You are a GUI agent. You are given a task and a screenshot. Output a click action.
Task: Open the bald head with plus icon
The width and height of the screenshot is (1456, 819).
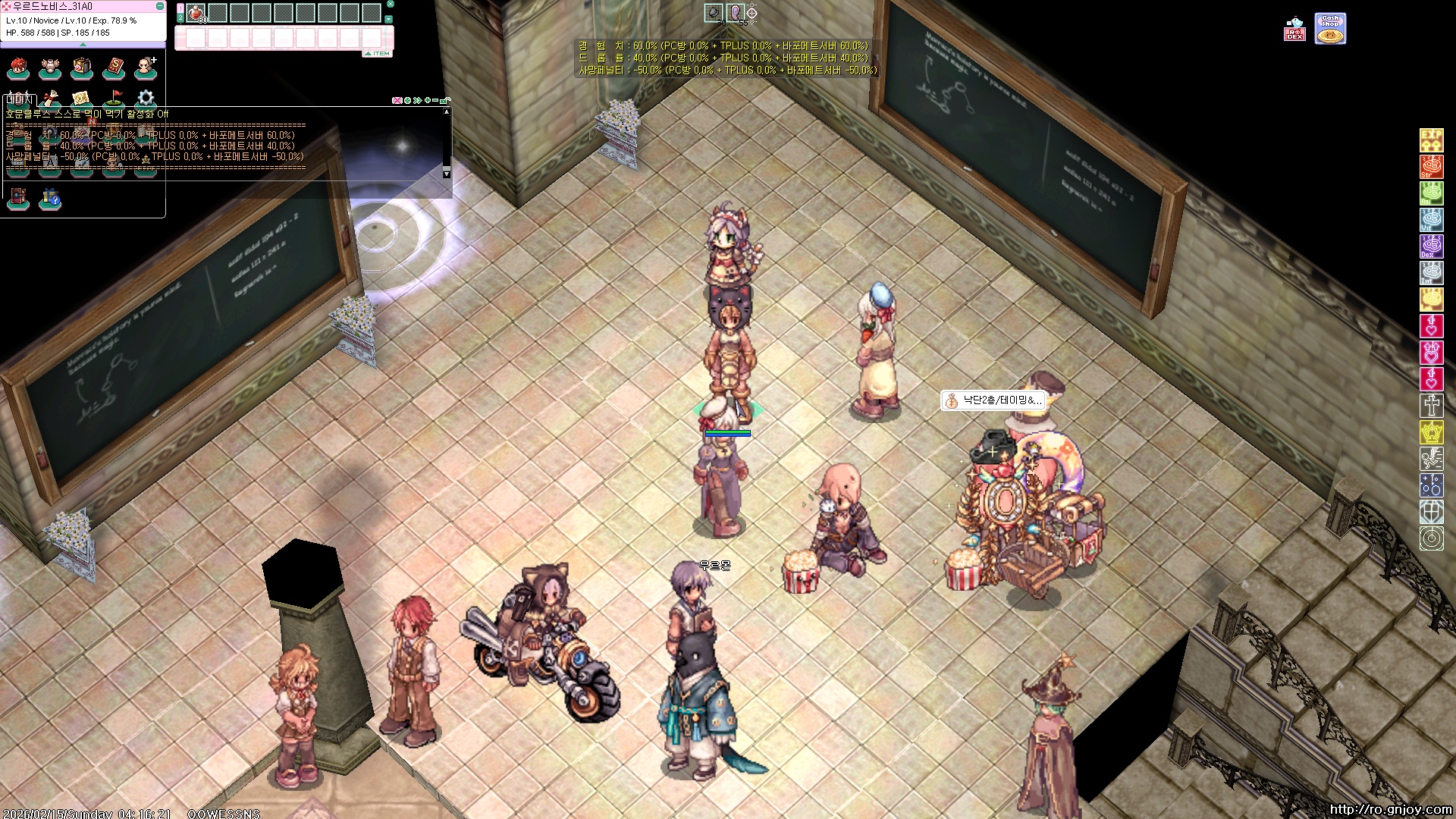146,68
